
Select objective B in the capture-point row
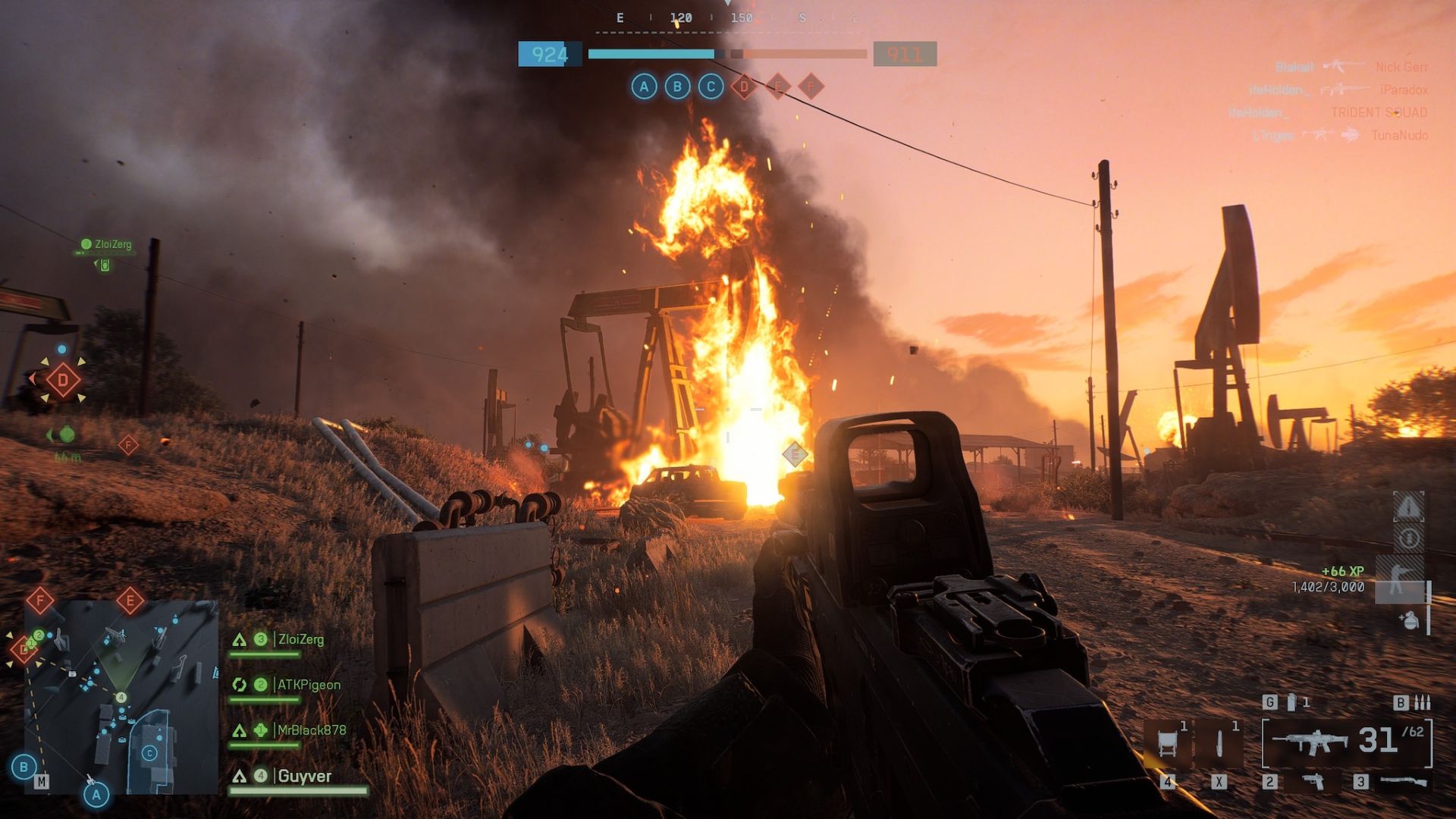pos(677,86)
